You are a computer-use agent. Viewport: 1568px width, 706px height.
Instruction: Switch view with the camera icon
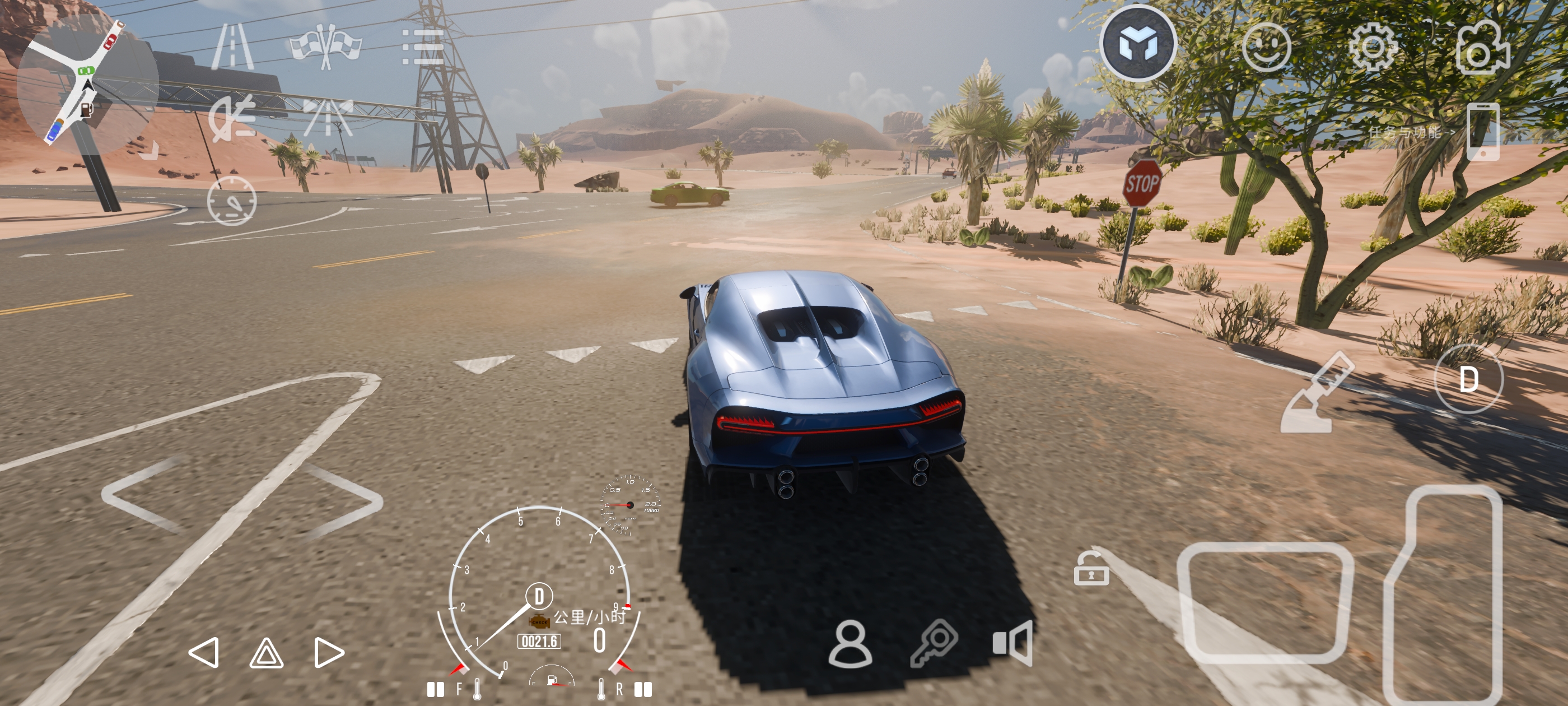(x=1483, y=48)
